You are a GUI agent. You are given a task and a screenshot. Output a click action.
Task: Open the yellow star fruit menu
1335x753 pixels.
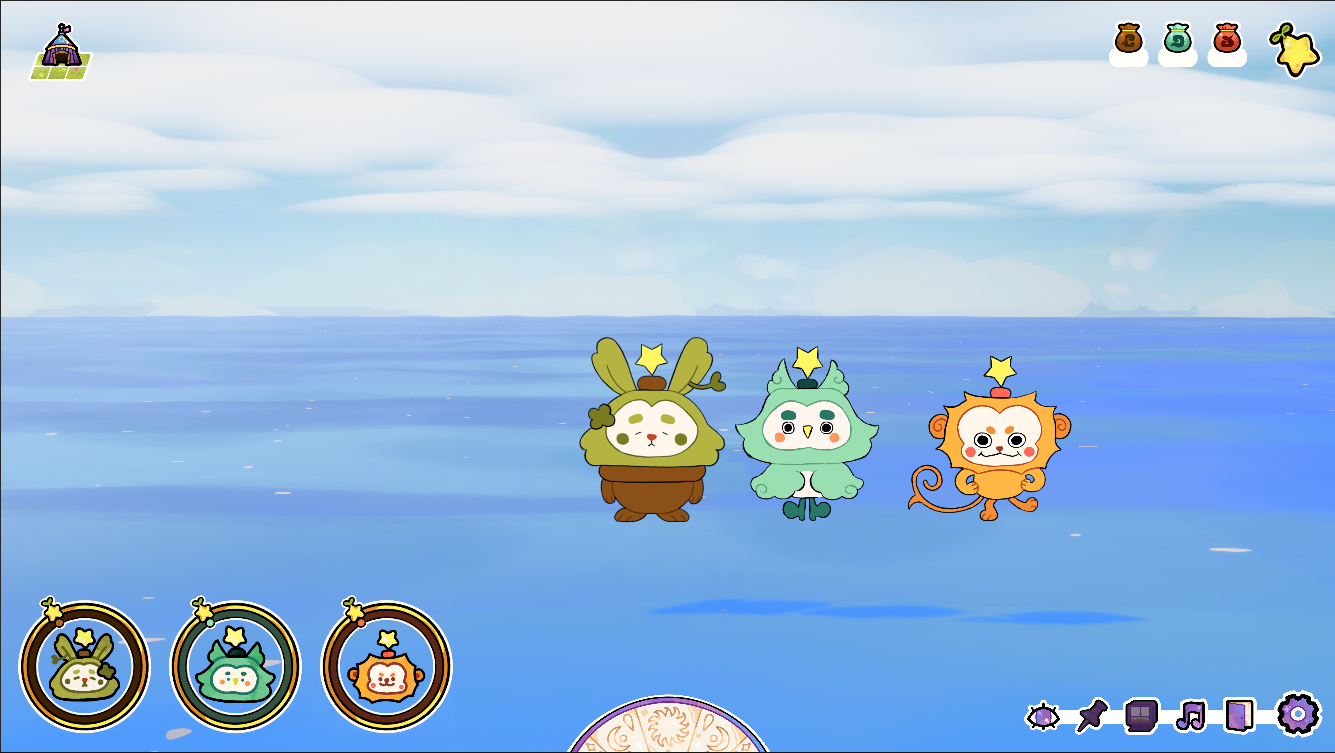pyautogui.click(x=1295, y=50)
